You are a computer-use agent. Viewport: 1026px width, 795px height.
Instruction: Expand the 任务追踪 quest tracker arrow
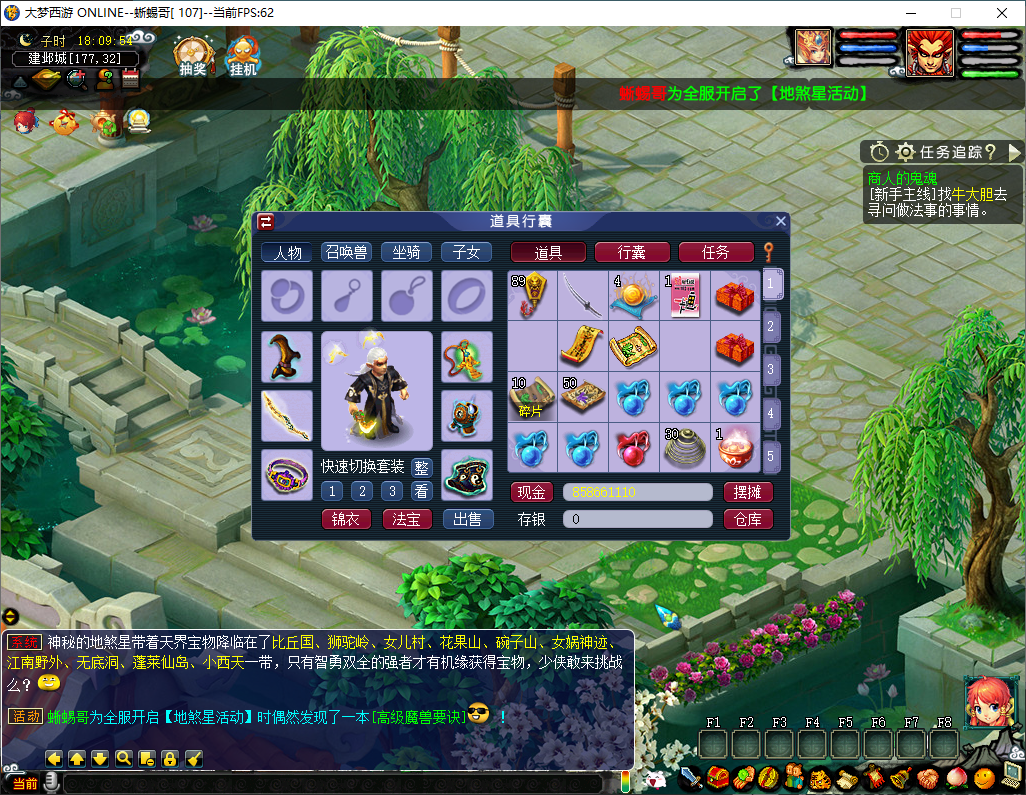pyautogui.click(x=1015, y=152)
